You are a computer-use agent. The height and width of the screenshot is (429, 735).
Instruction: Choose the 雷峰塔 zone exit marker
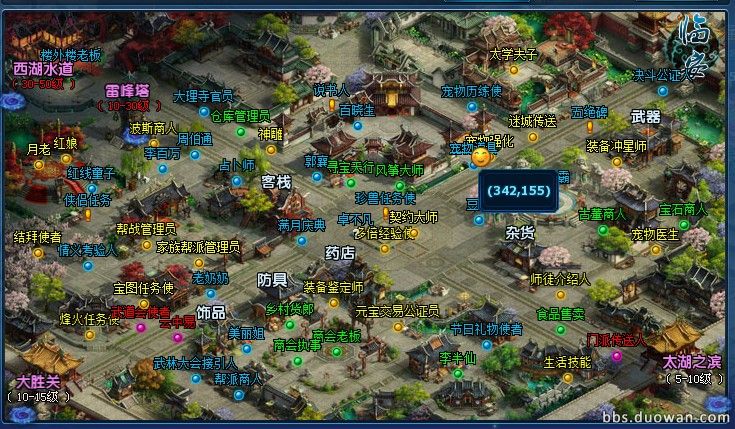127,90
